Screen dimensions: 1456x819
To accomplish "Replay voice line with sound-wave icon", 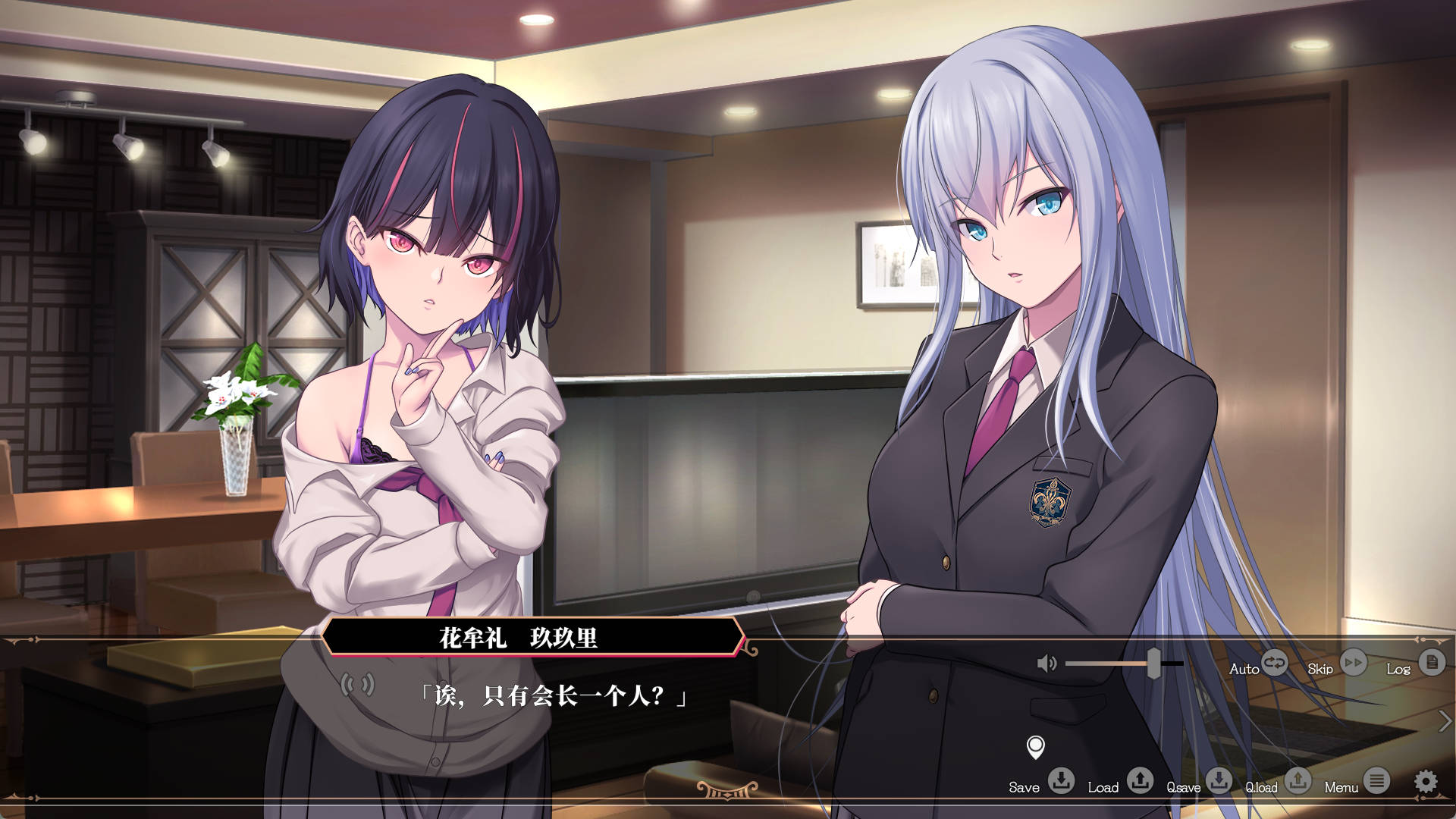I will [x=357, y=685].
